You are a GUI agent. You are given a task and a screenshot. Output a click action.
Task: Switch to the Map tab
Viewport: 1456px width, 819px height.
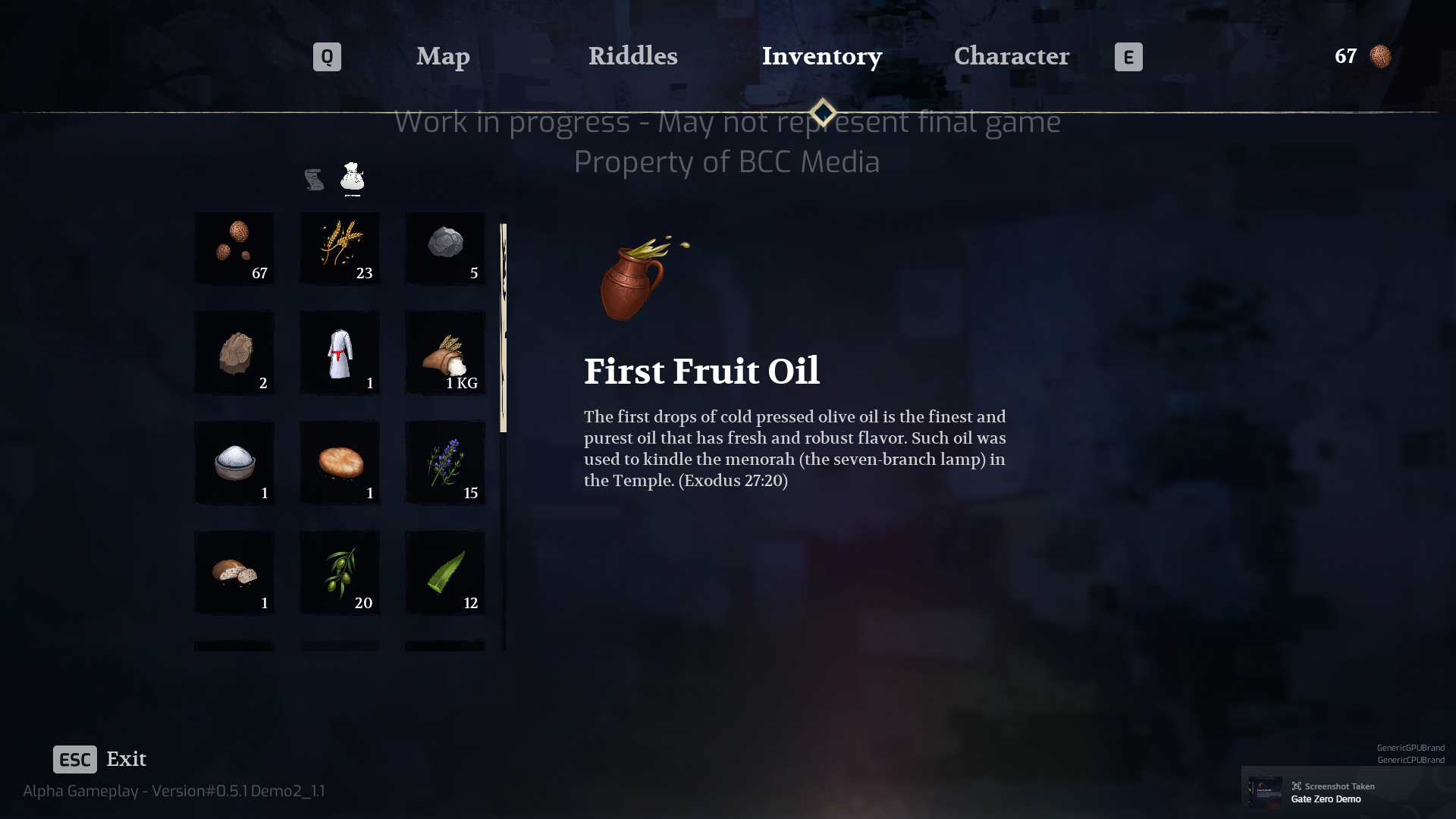click(443, 56)
